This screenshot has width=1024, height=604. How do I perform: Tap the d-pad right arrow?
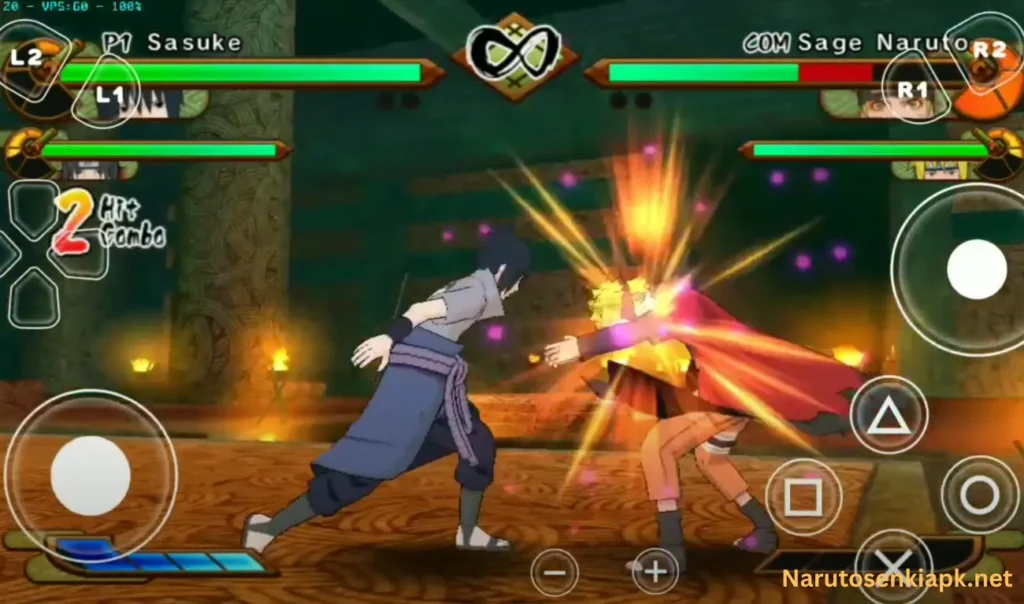coord(80,254)
